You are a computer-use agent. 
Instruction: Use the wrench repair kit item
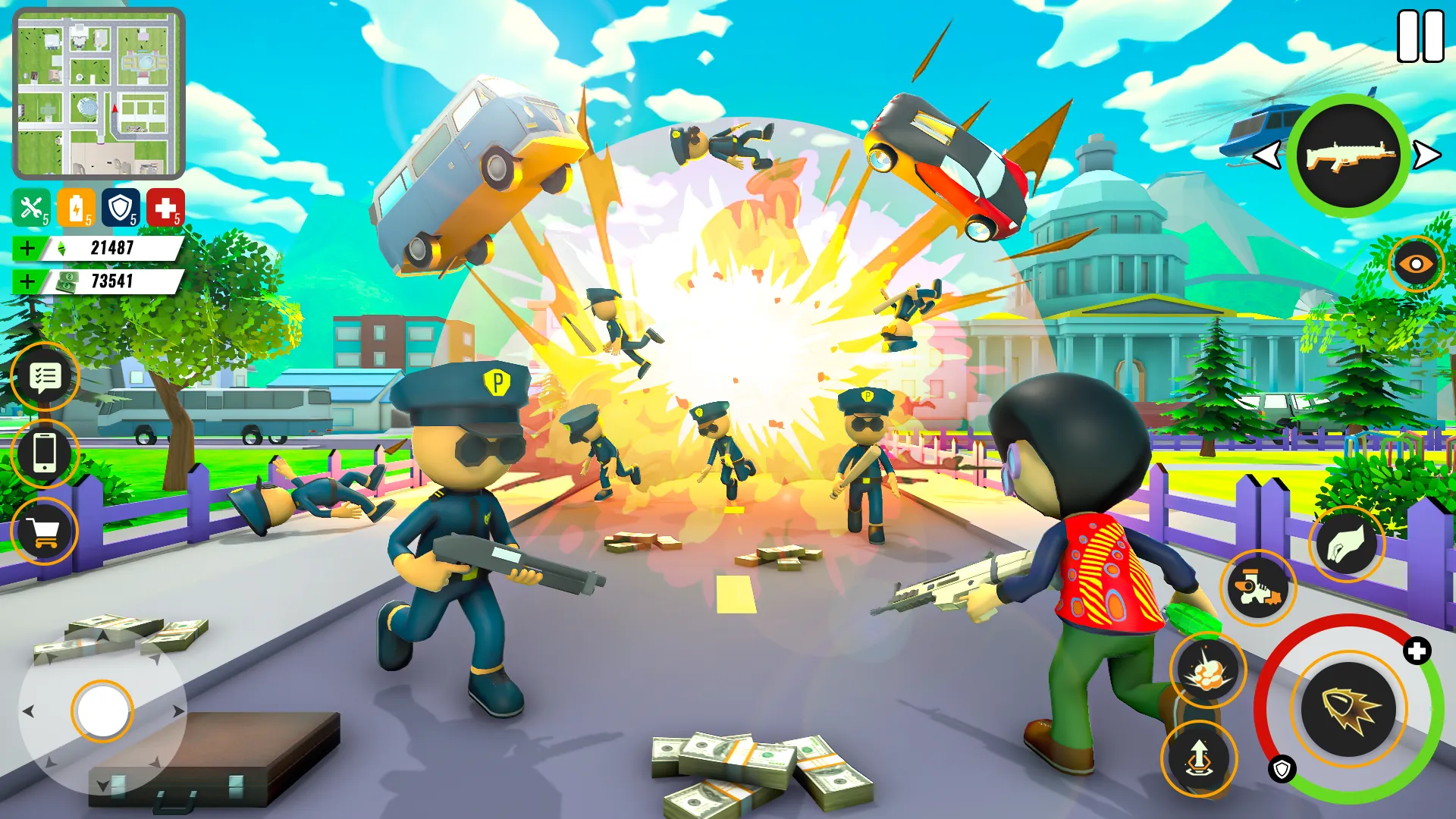31,206
